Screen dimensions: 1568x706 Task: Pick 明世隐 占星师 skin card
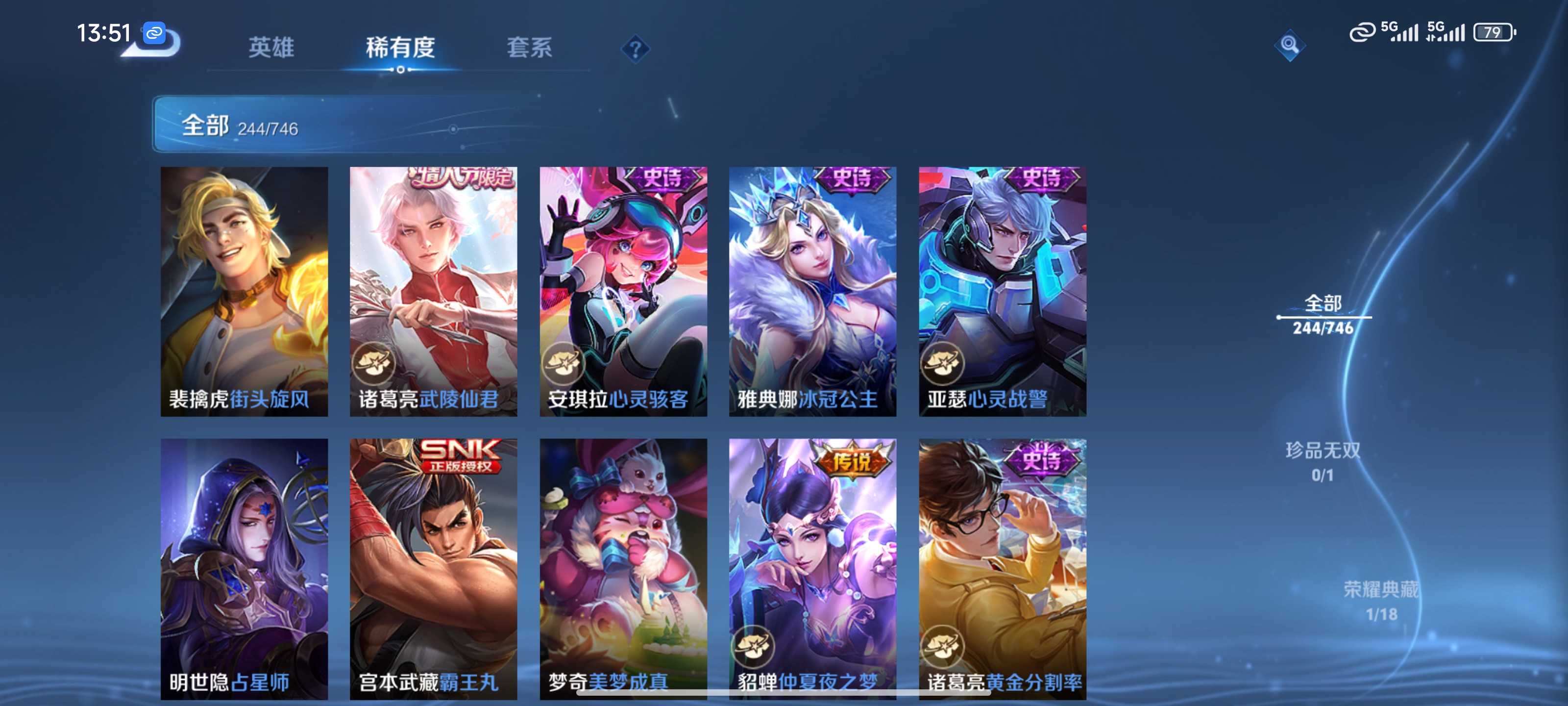pos(244,568)
